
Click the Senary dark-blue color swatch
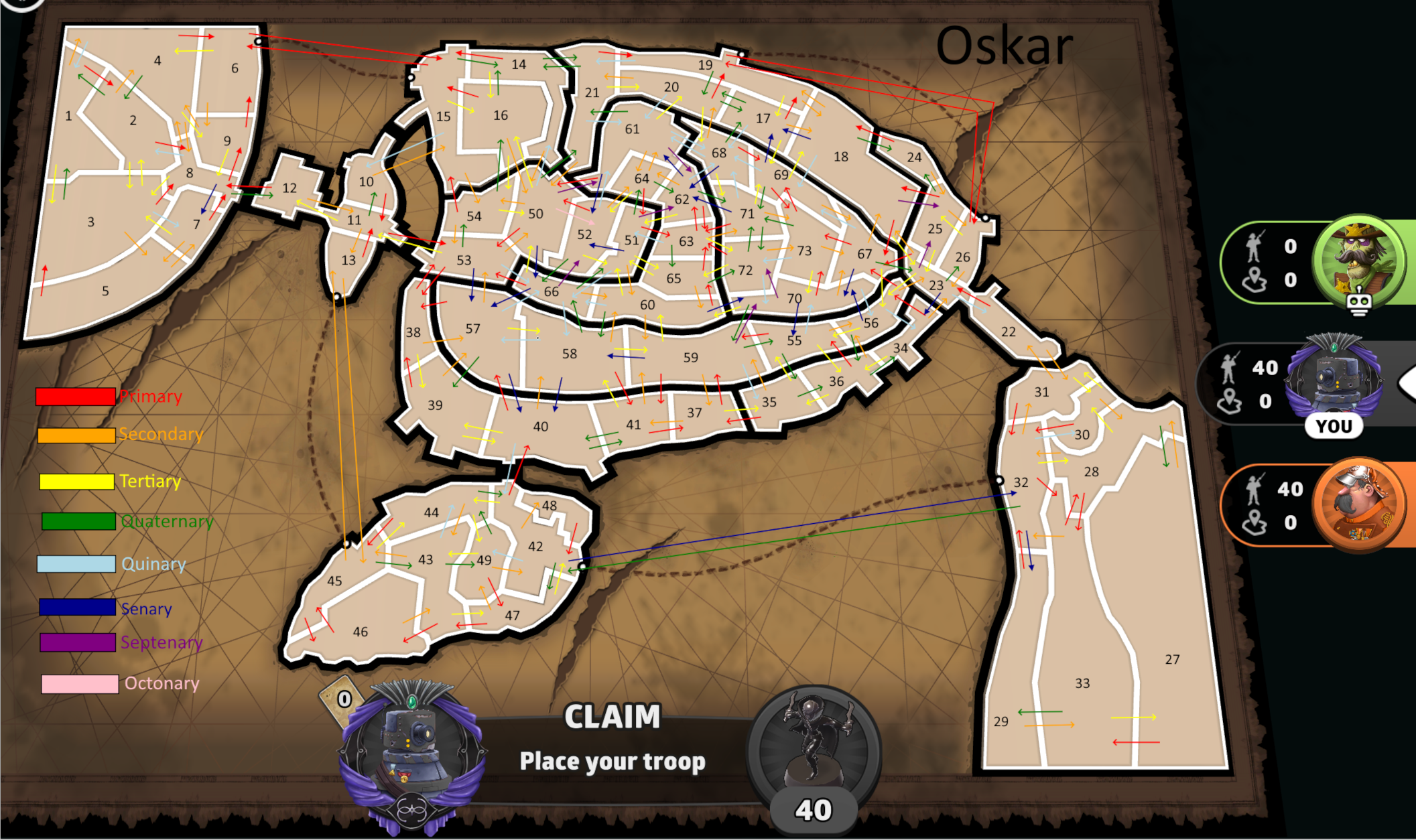(77, 608)
